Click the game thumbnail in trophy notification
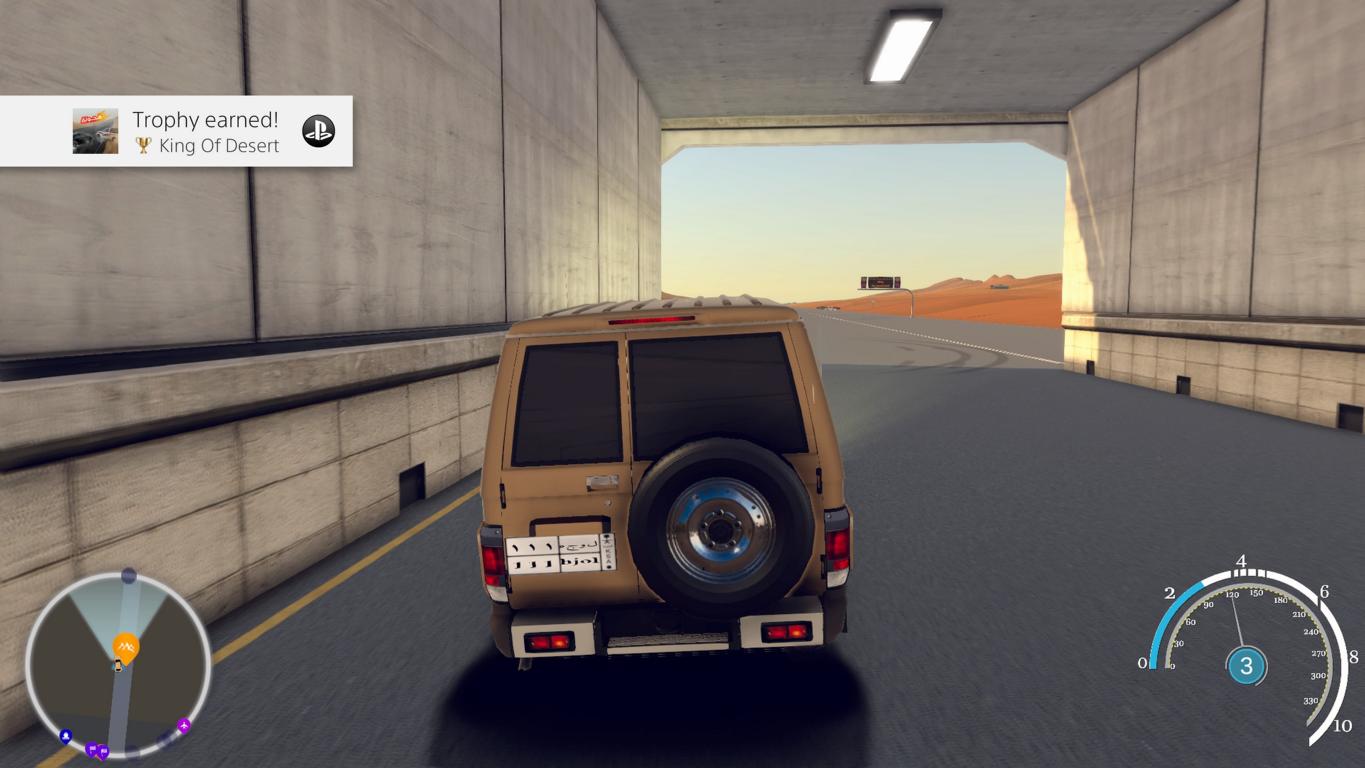Image resolution: width=1365 pixels, height=768 pixels. point(96,131)
